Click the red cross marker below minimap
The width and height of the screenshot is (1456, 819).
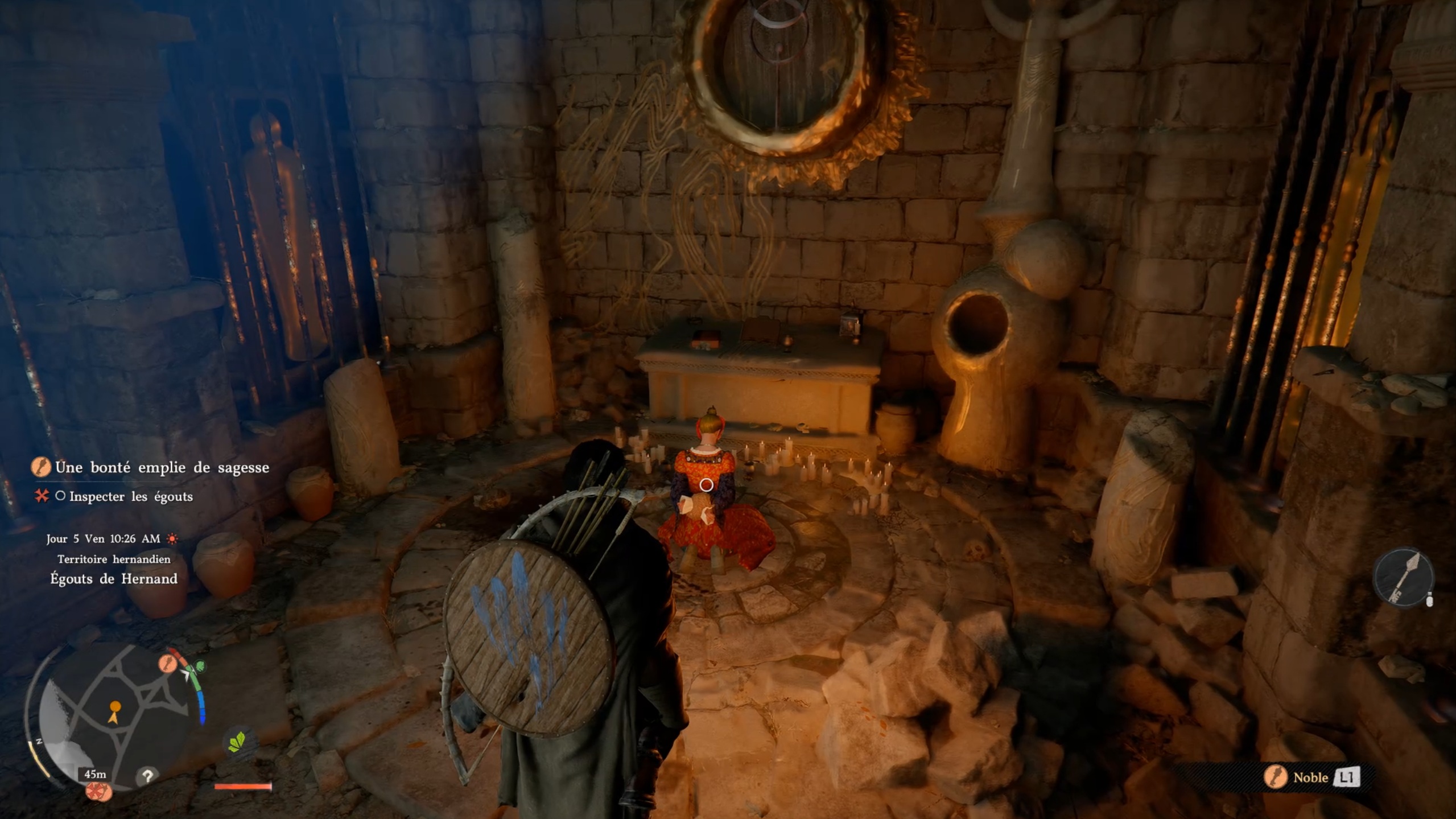coord(98,791)
